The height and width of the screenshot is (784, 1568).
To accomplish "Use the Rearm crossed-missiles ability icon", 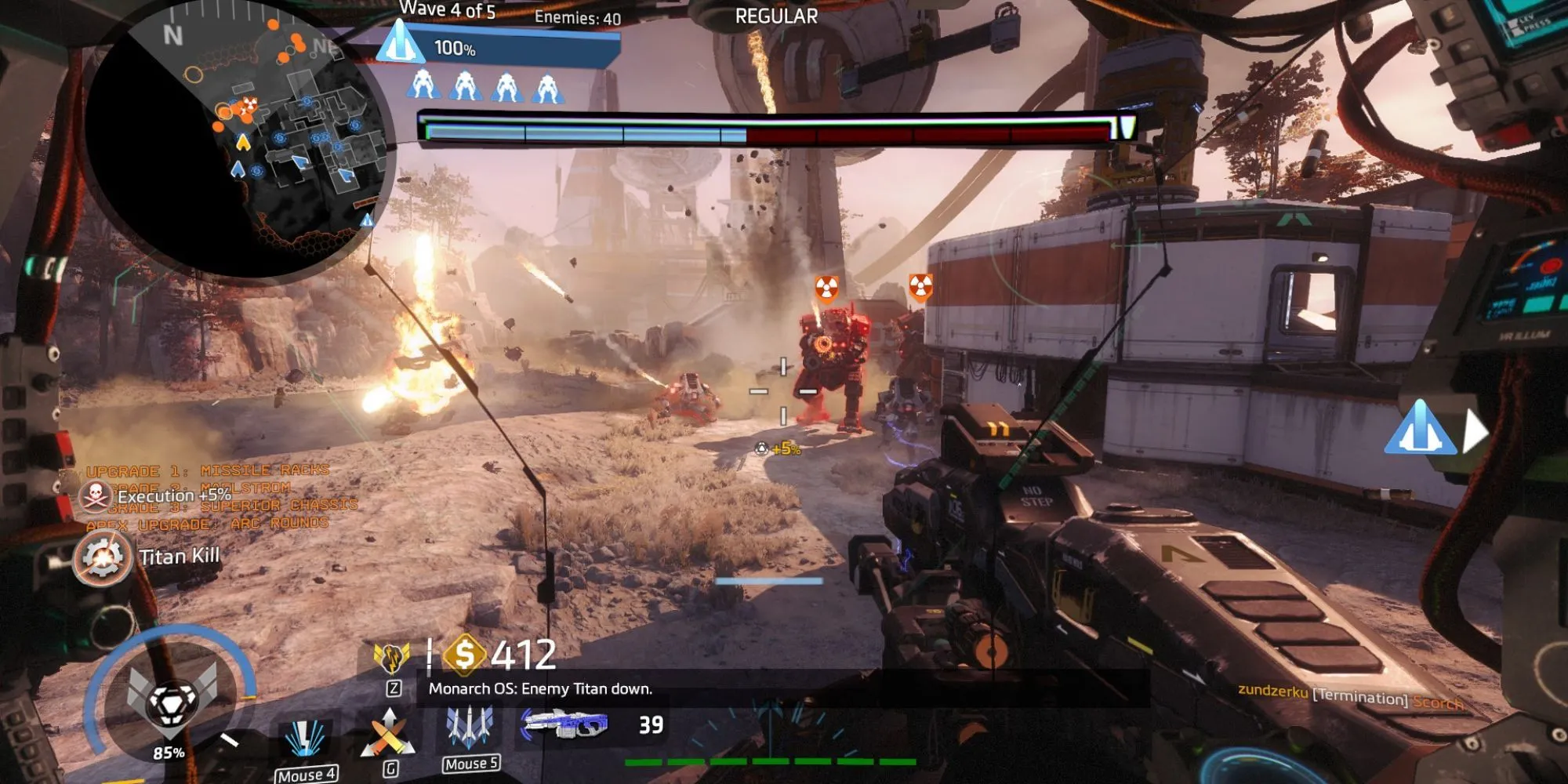I will click(x=388, y=734).
